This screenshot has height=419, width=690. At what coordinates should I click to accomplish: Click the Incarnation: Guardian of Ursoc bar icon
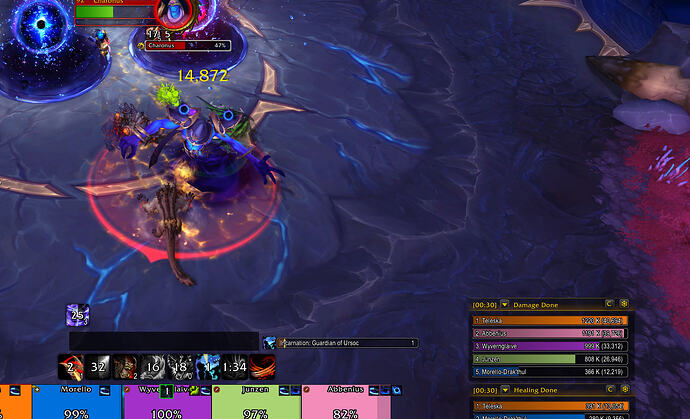[270, 343]
